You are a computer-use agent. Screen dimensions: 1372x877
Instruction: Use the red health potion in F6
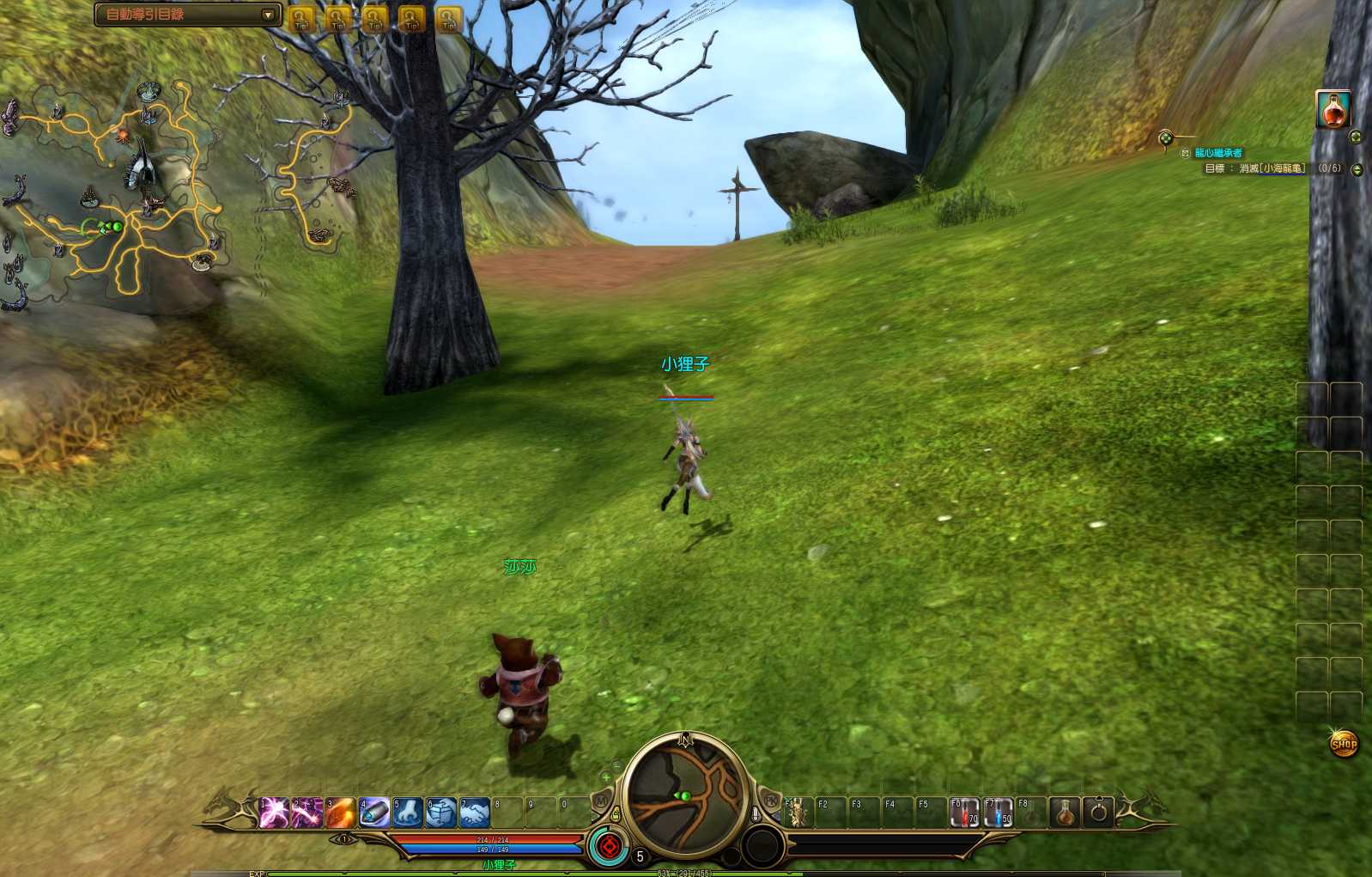tap(964, 812)
